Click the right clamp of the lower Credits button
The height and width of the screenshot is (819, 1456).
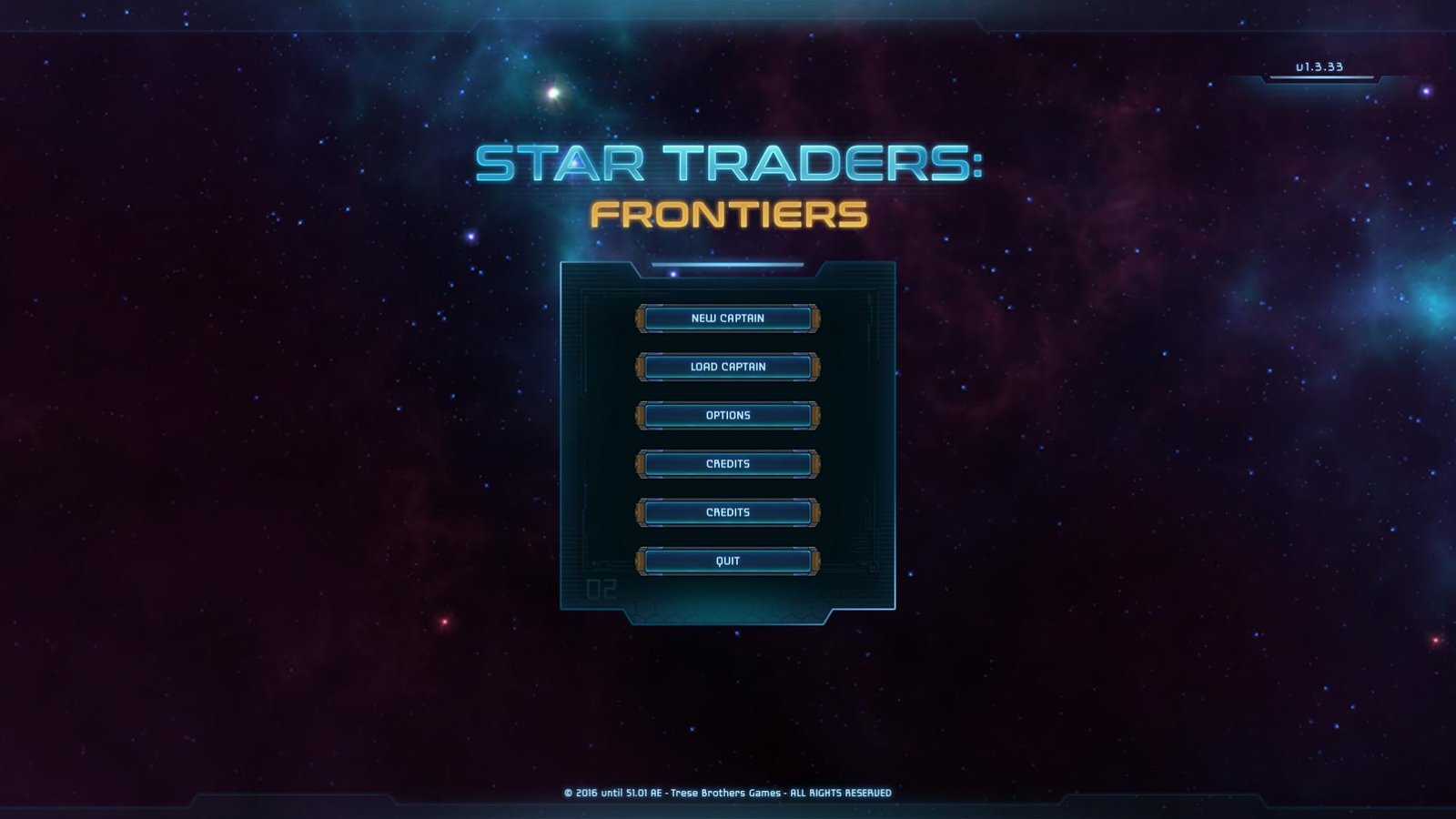(x=815, y=512)
